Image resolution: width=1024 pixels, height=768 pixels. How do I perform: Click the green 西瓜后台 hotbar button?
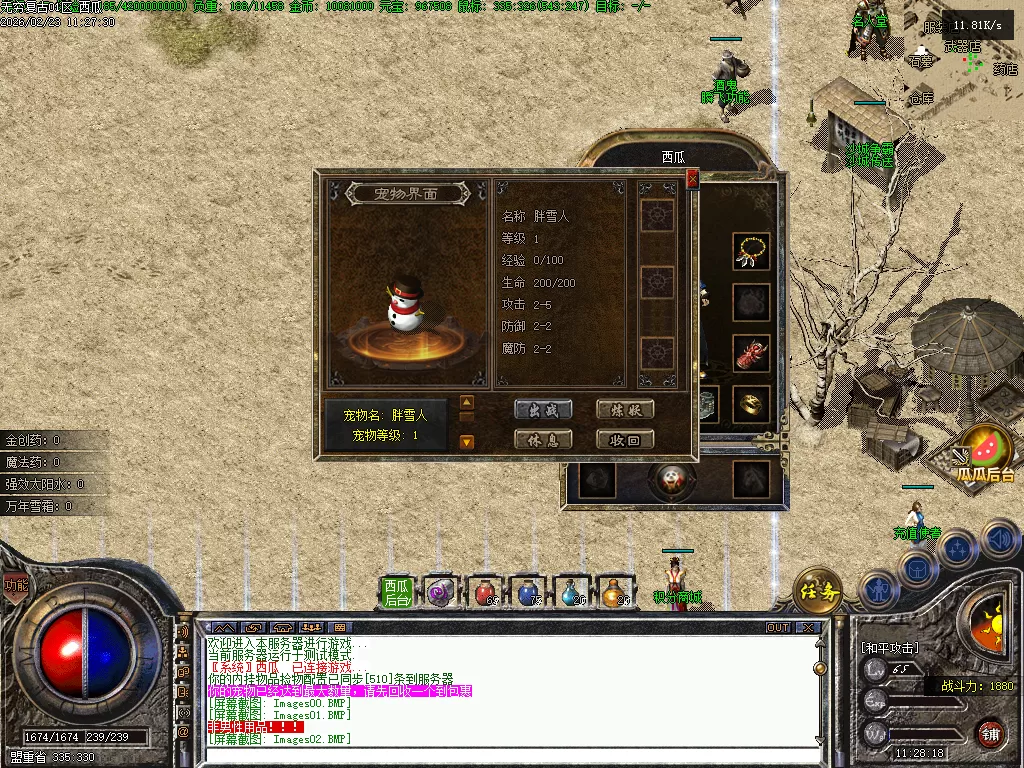(x=397, y=593)
